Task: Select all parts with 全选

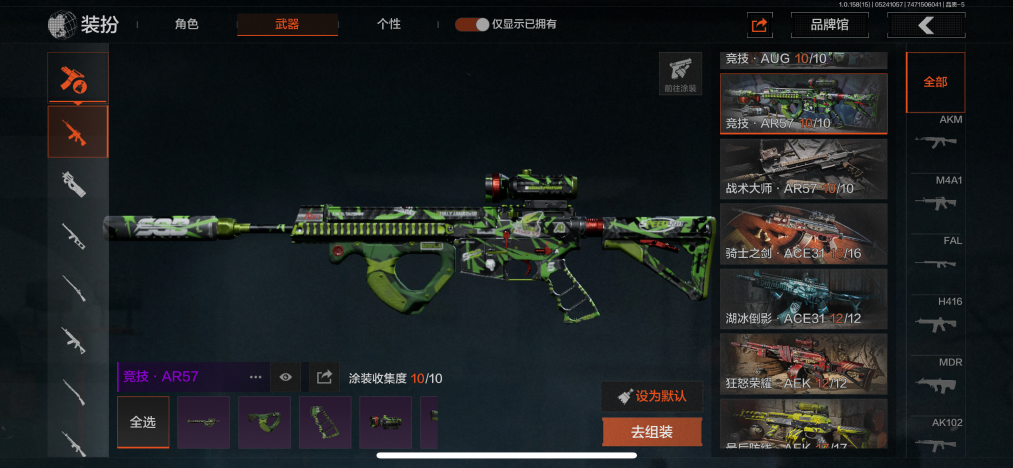Action: 143,422
